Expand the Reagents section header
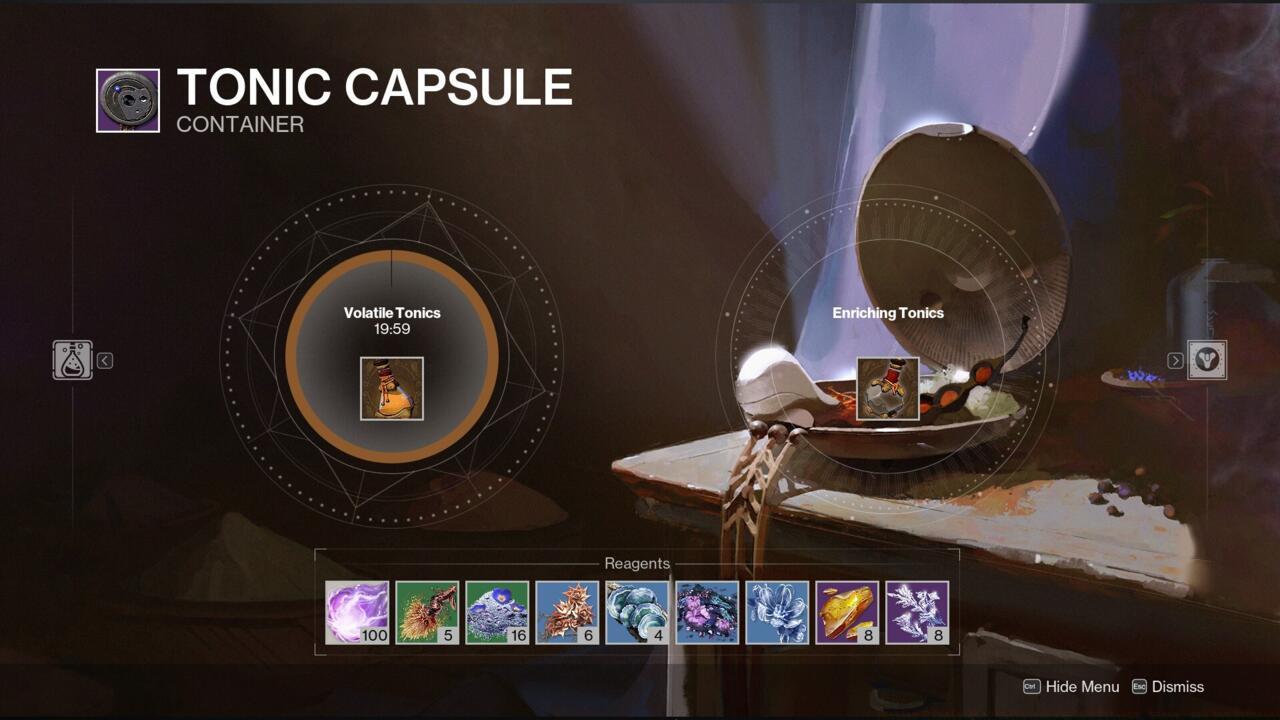This screenshot has width=1280, height=720. [x=640, y=563]
